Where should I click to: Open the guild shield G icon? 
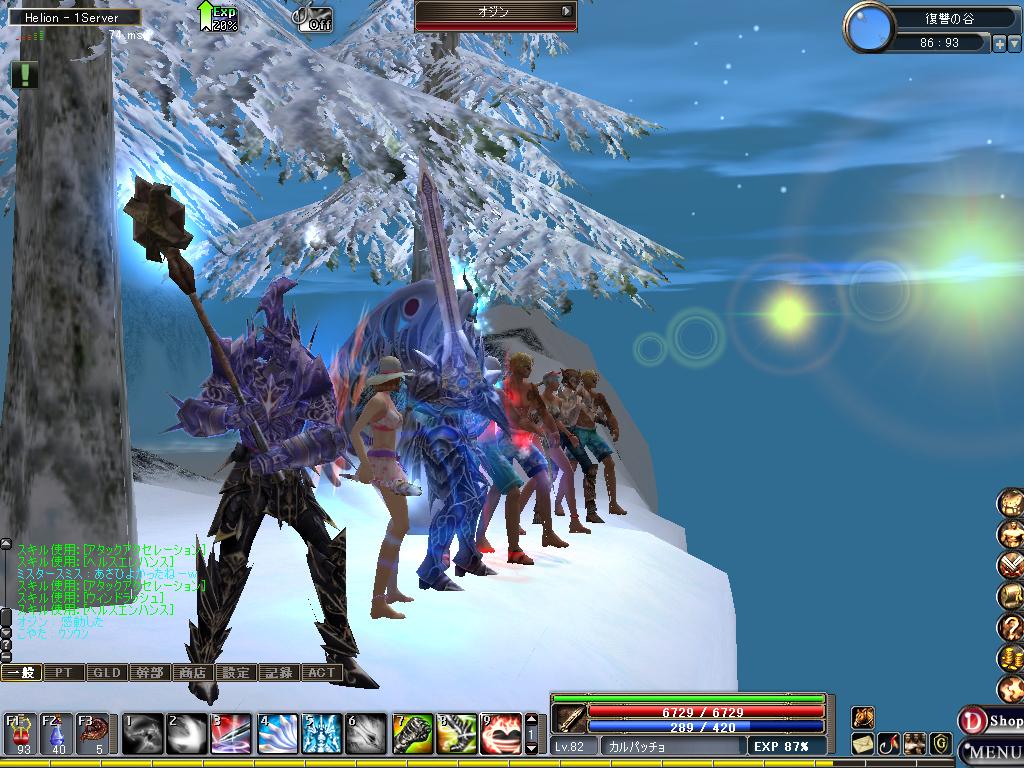[941, 743]
